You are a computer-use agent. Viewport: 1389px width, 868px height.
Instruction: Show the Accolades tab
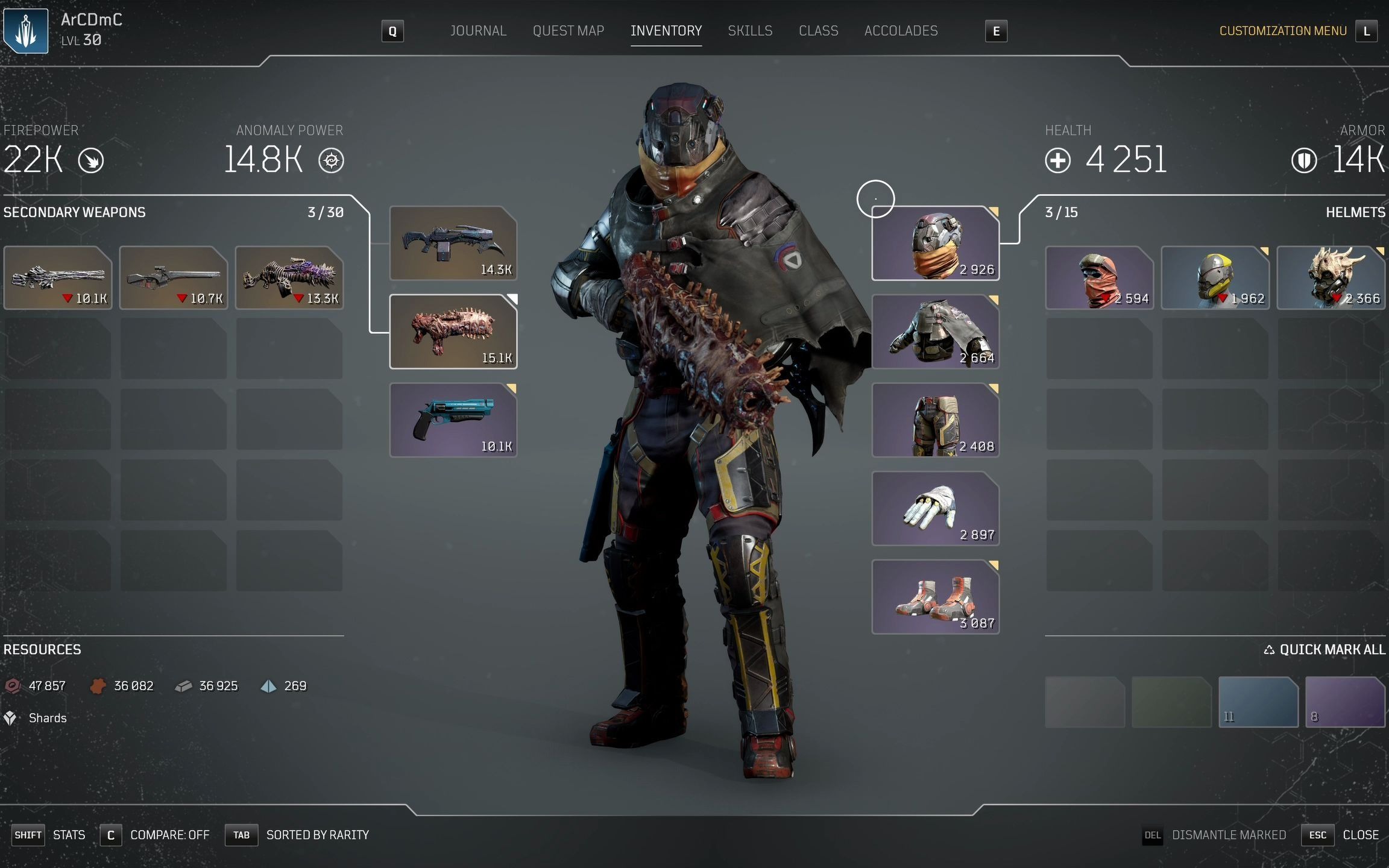901,31
